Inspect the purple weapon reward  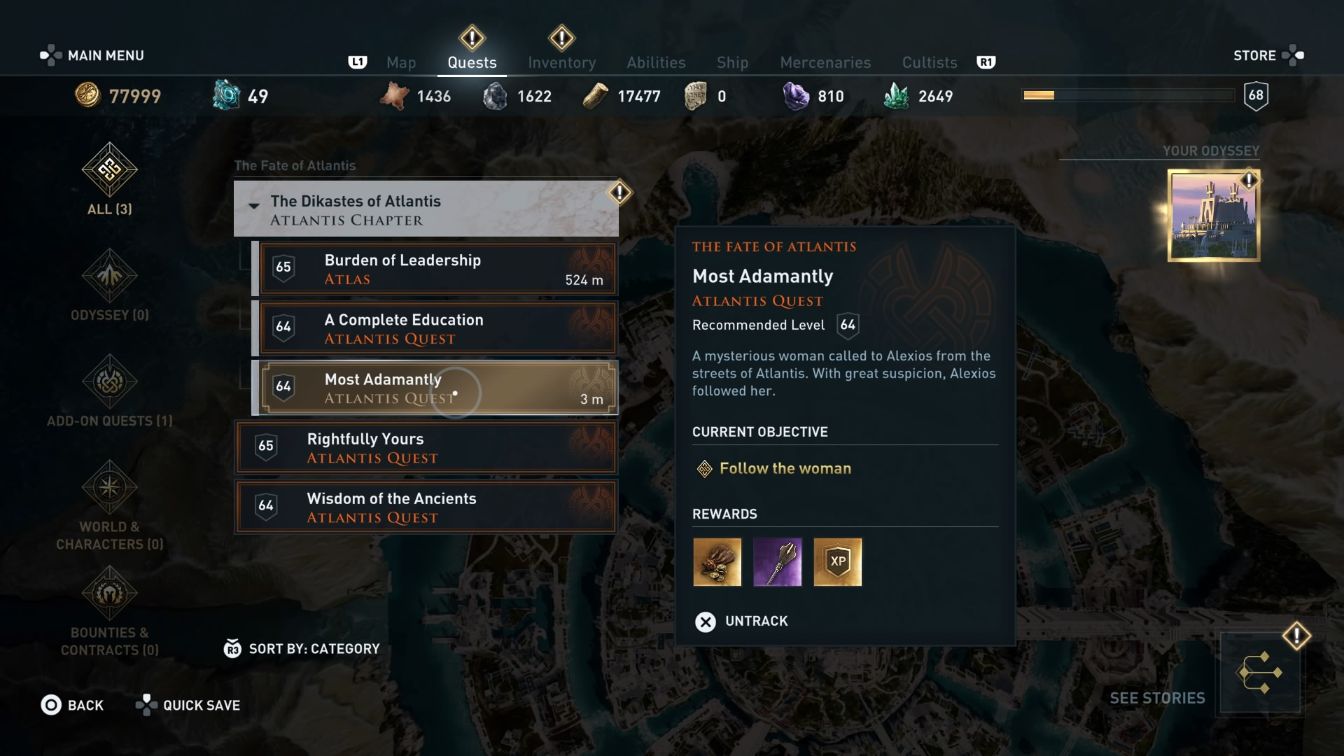tap(777, 561)
